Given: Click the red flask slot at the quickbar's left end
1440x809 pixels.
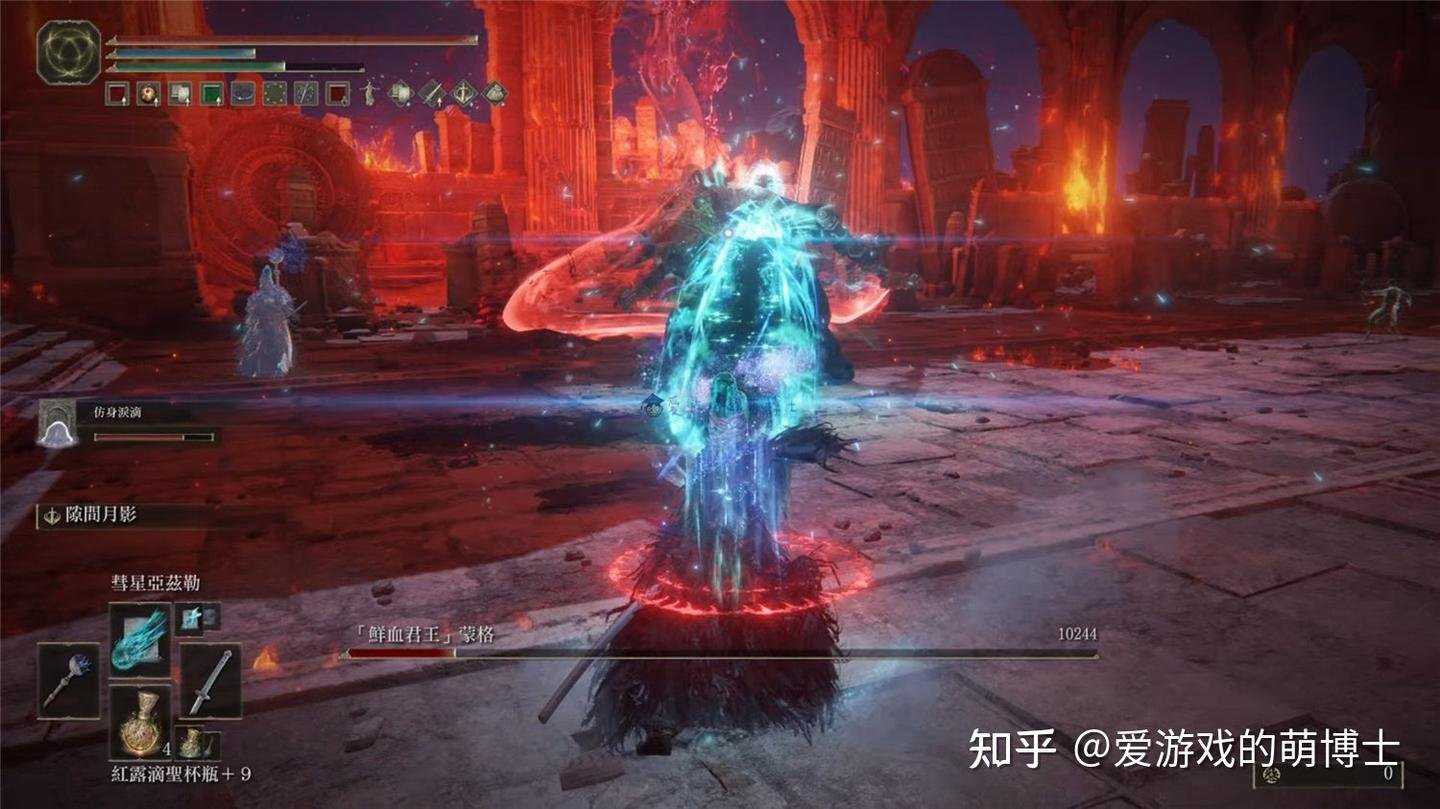Looking at the screenshot, I should [x=117, y=92].
